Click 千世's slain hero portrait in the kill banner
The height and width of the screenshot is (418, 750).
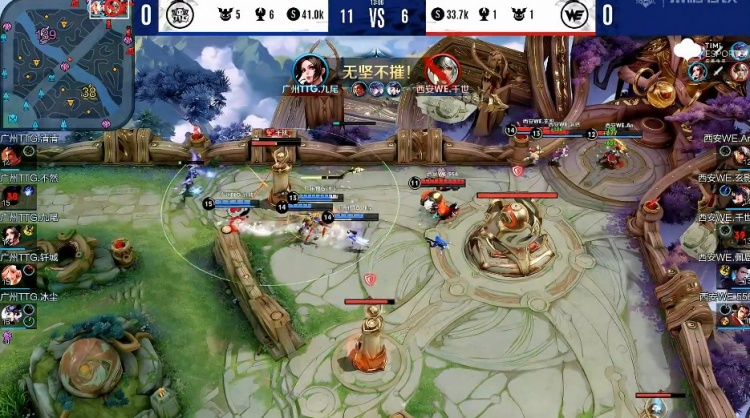tap(441, 69)
